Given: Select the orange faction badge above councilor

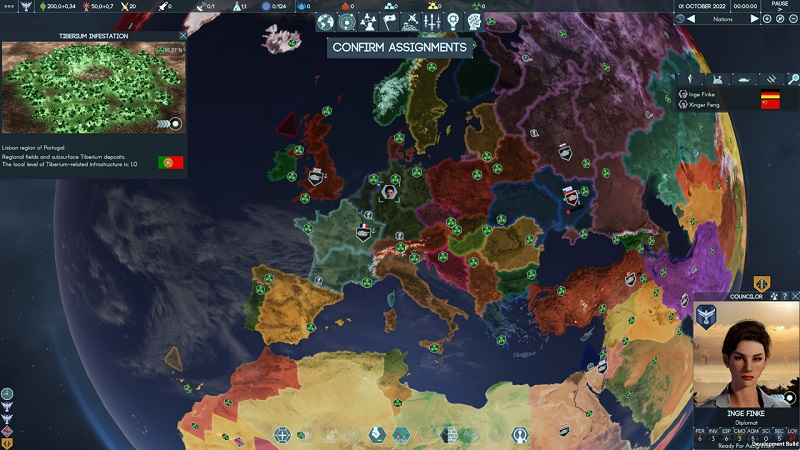Looking at the screenshot, I should click(x=761, y=284).
